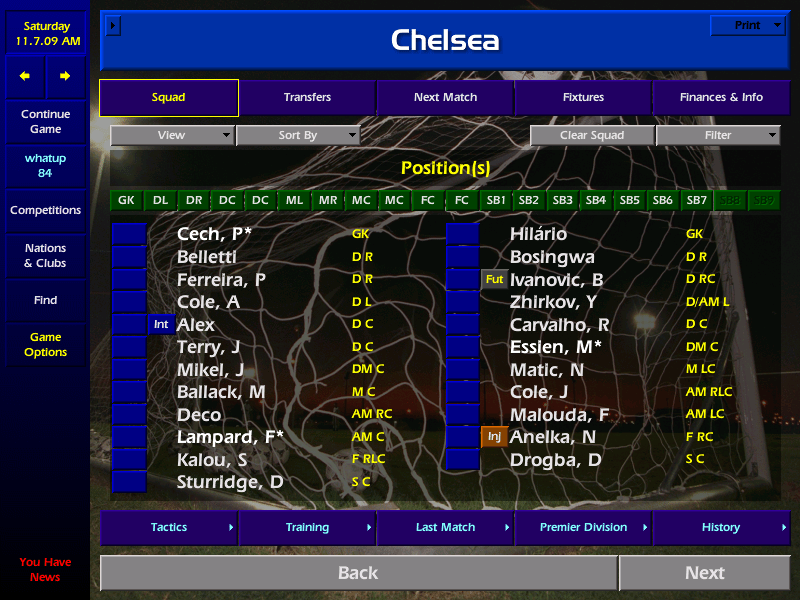Choose the GK position button
800x600 pixels.
pyautogui.click(x=126, y=200)
